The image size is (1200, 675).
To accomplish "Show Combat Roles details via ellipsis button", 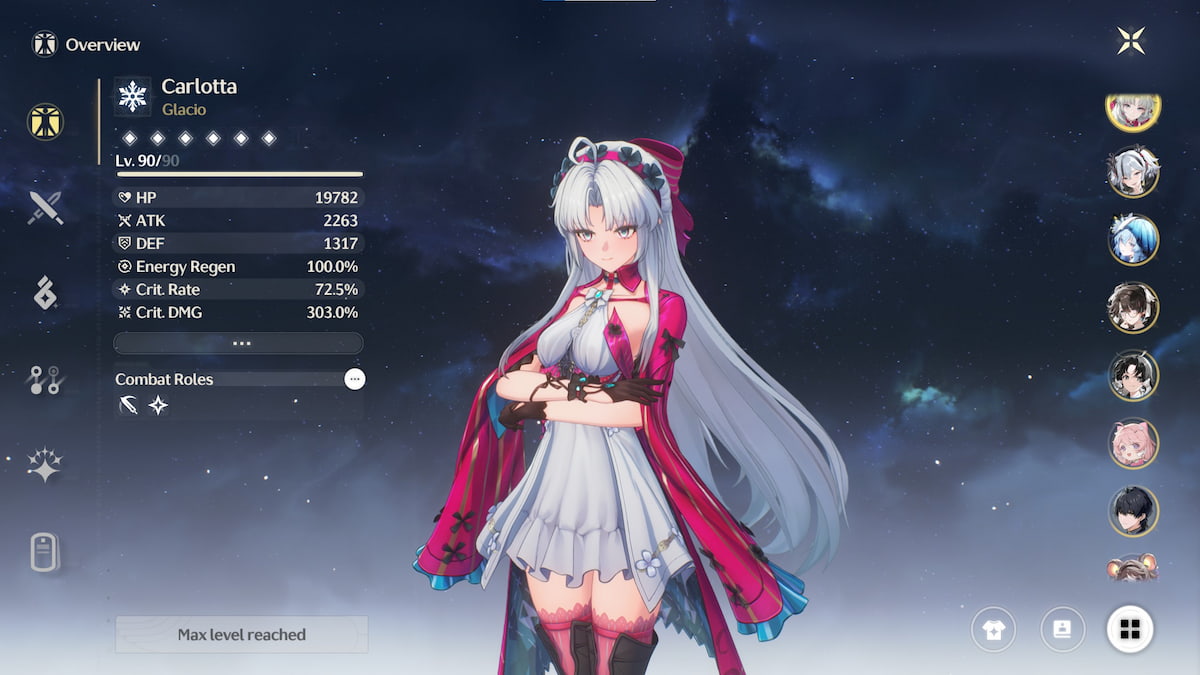I will (354, 379).
